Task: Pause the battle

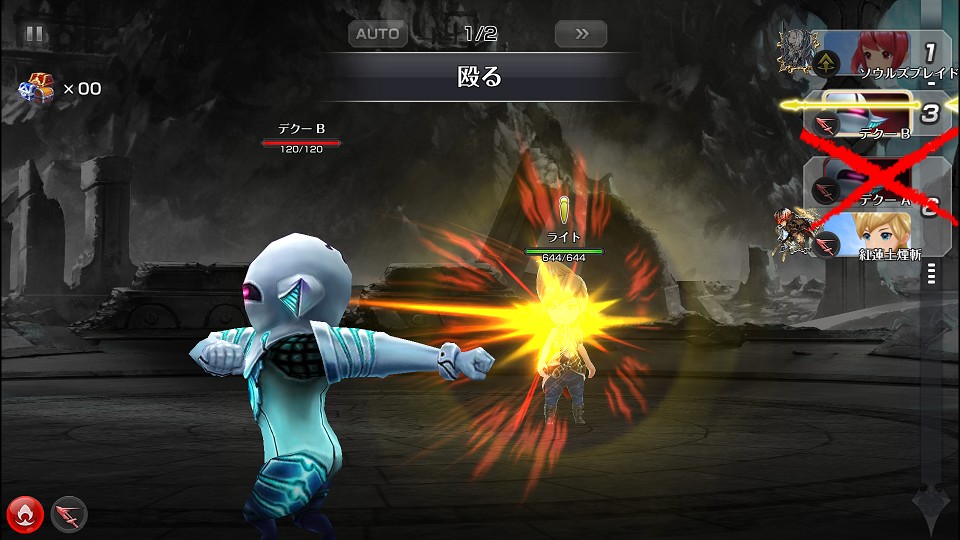Action: click(x=35, y=34)
